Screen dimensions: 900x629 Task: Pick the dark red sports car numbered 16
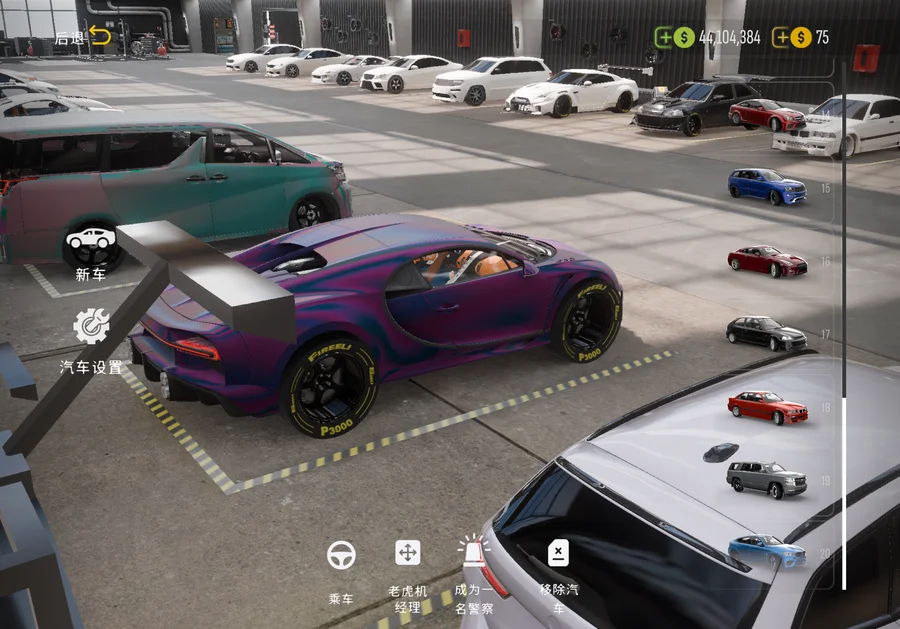click(767, 261)
